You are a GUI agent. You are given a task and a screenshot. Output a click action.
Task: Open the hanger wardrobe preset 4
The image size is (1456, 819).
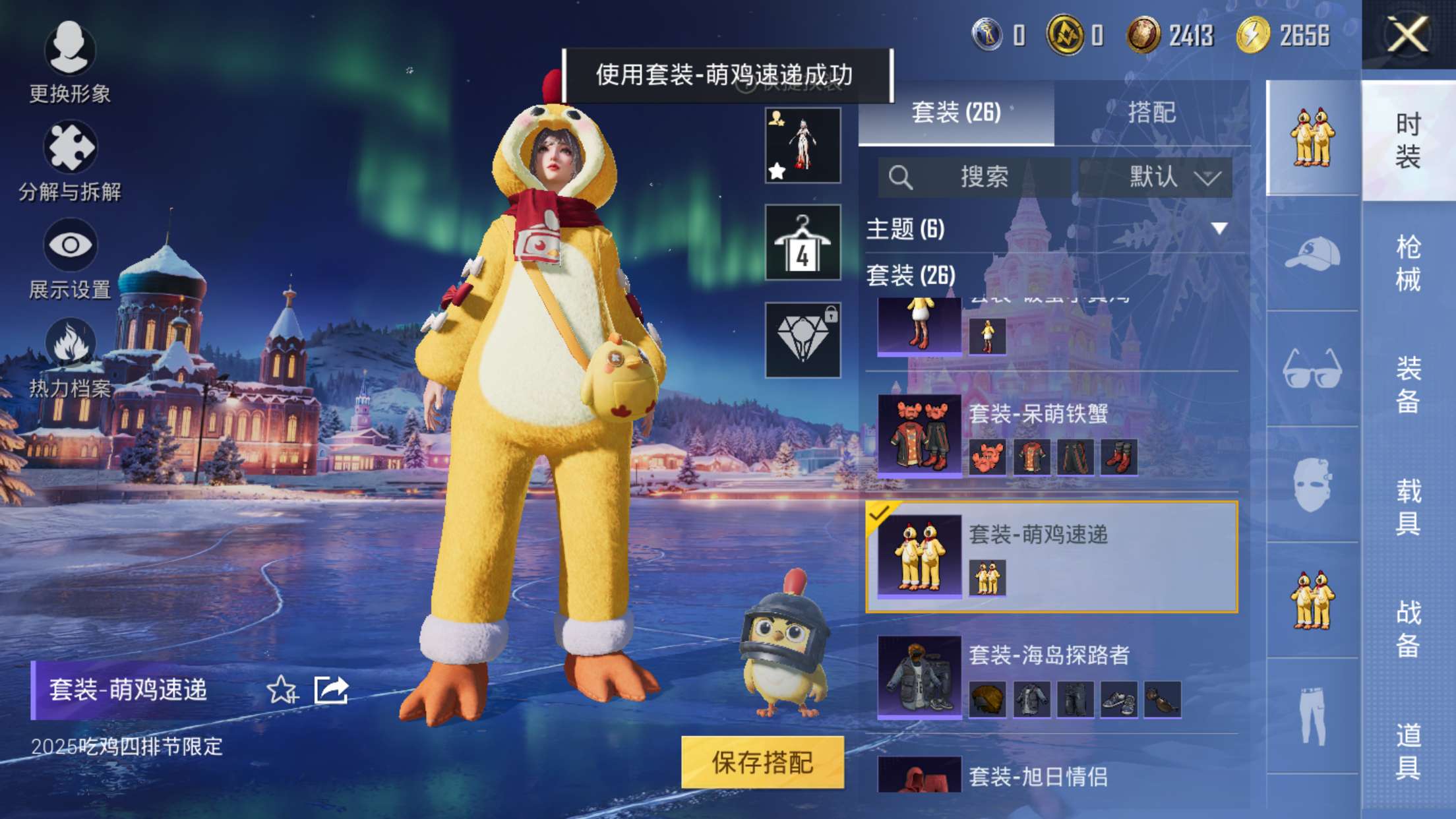803,242
